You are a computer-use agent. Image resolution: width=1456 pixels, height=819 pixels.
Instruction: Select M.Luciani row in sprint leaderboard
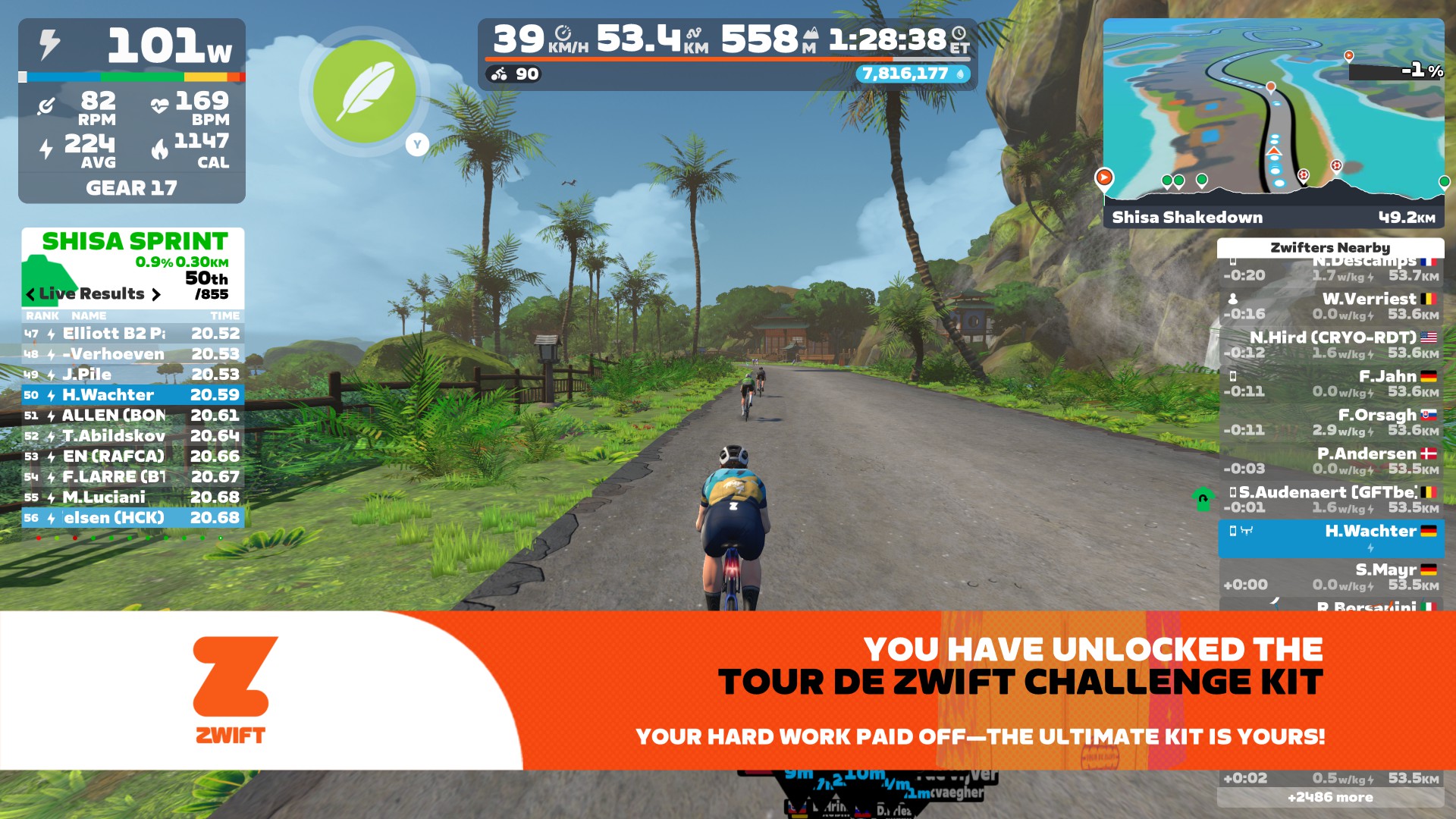pyautogui.click(x=133, y=497)
